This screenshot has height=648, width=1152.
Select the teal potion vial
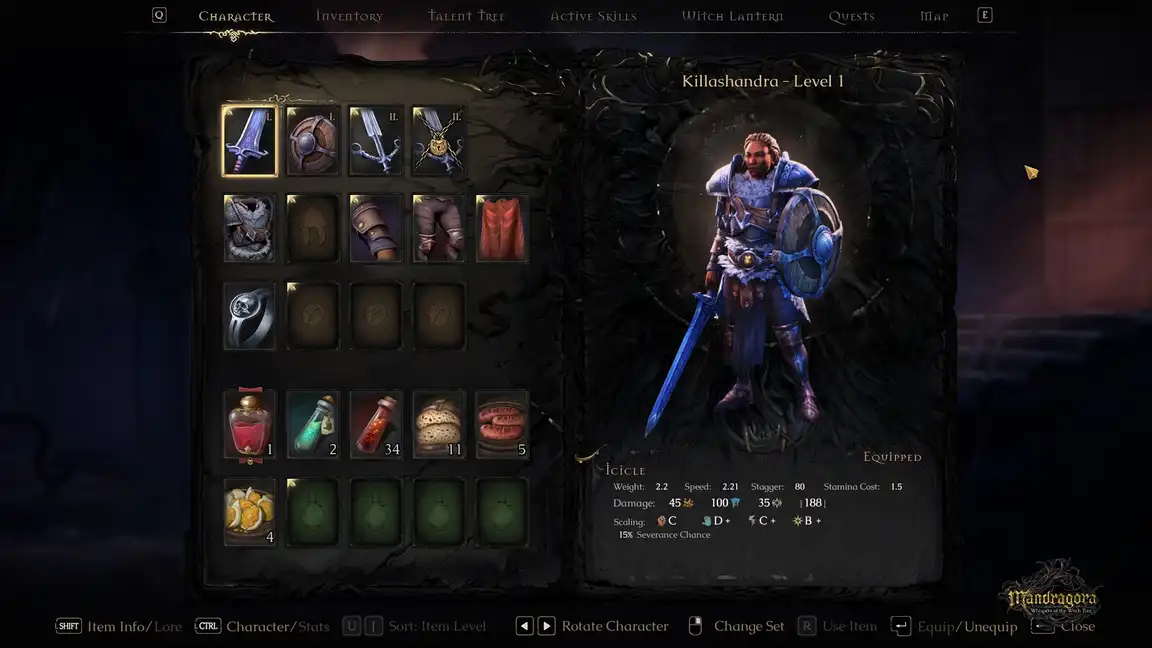313,425
